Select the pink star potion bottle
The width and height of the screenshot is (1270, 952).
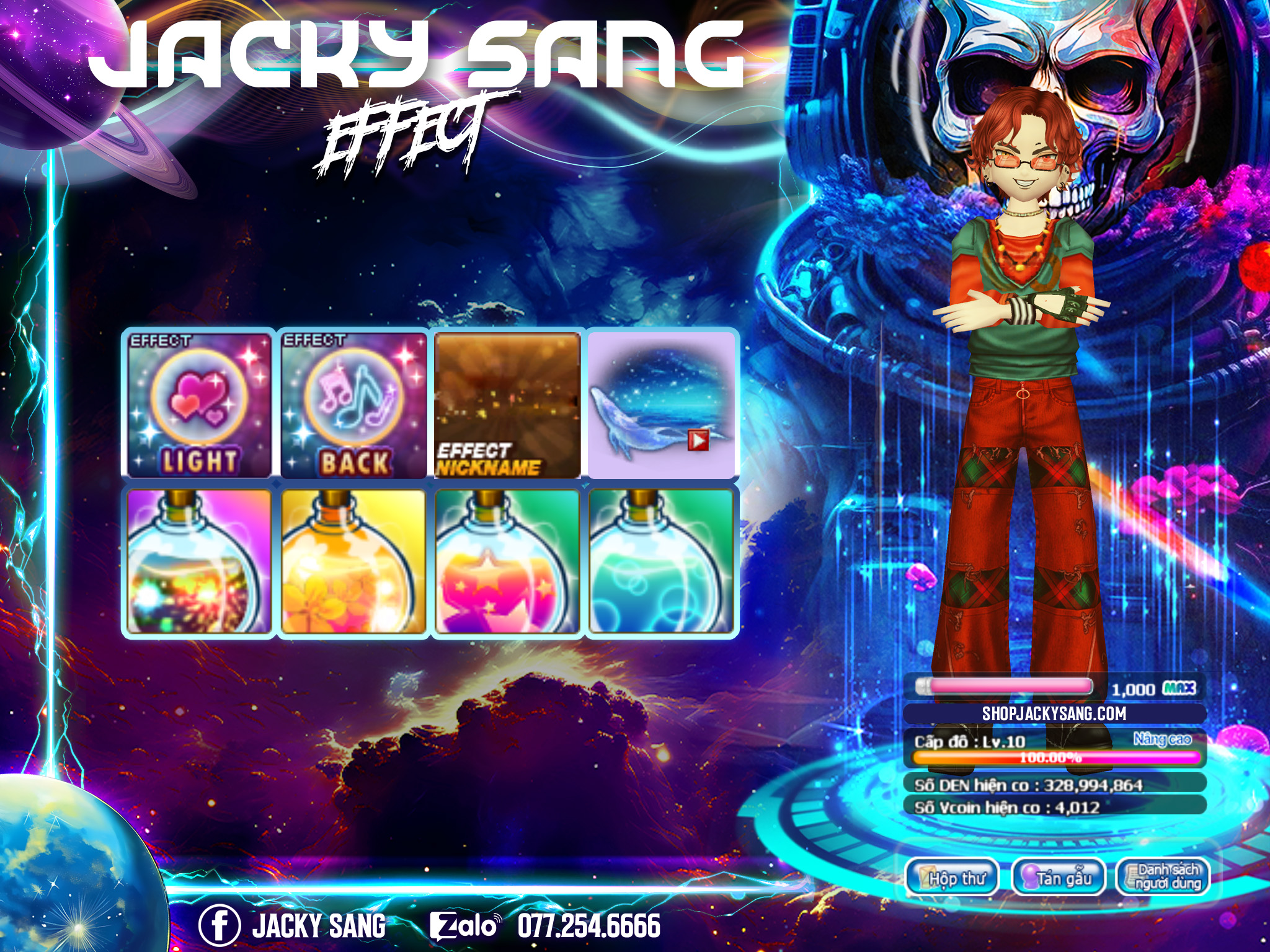click(507, 561)
